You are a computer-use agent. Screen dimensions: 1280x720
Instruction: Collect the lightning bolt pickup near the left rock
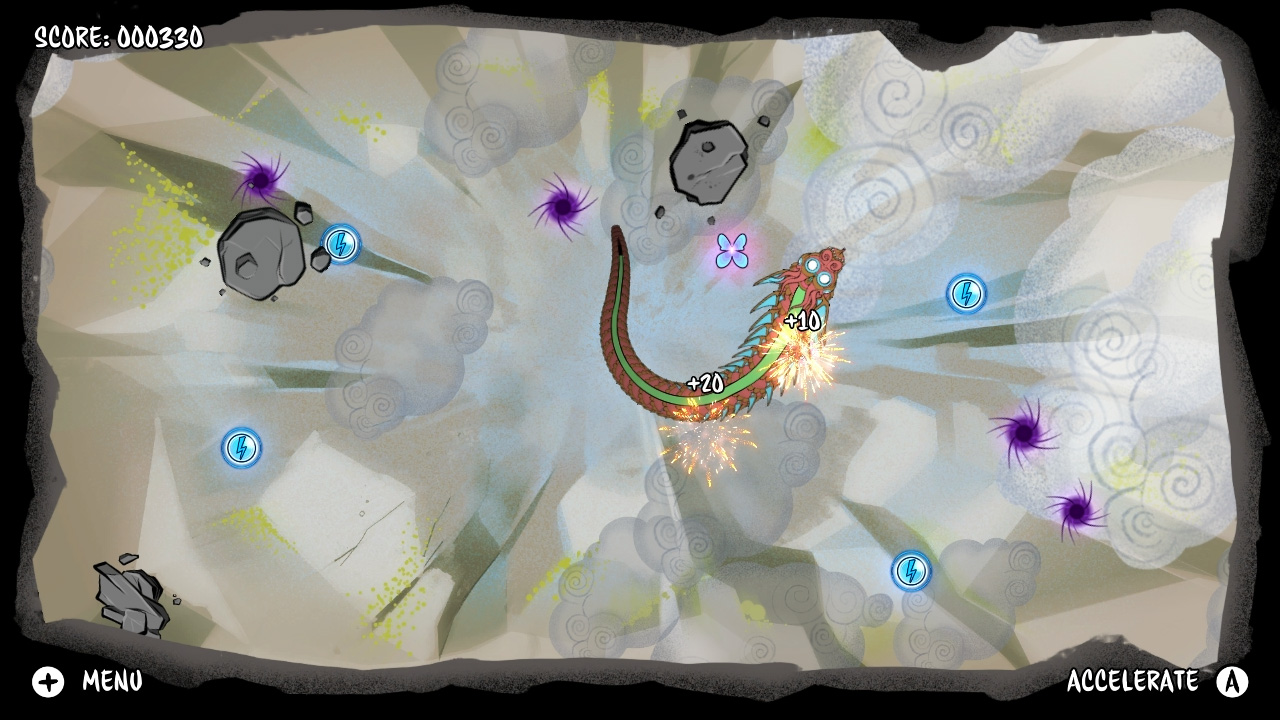340,245
